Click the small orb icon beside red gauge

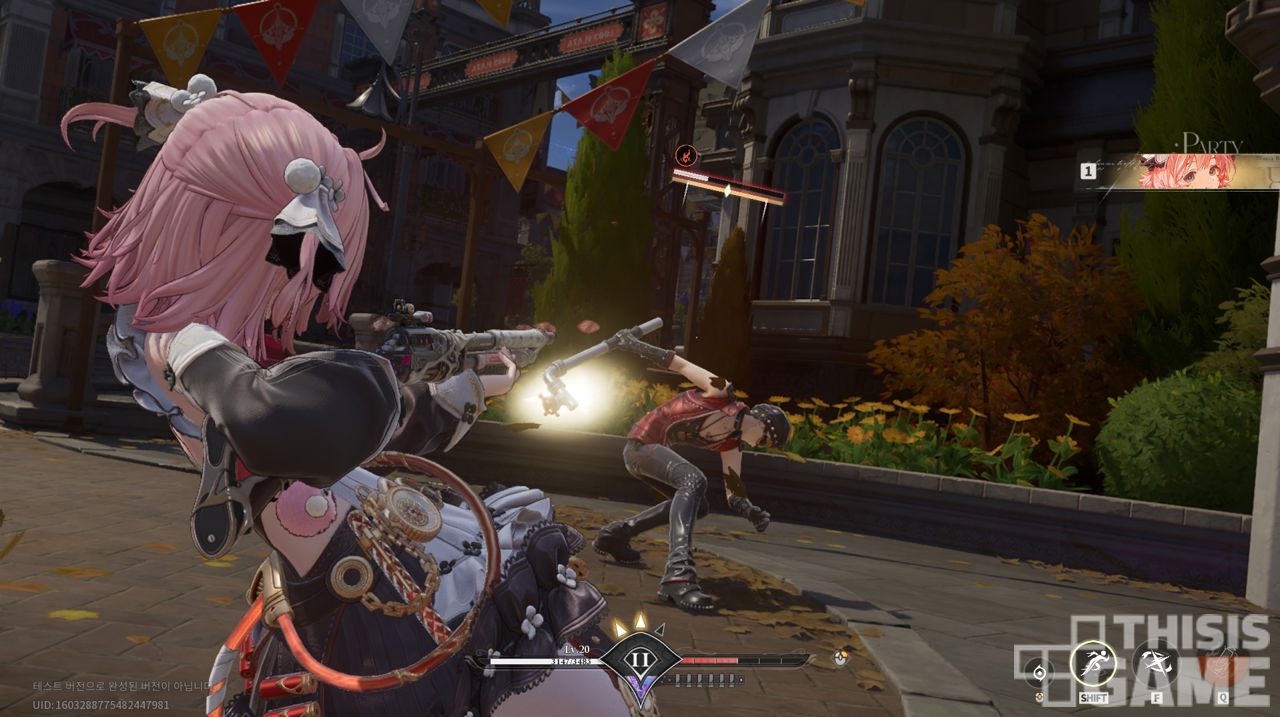840,659
